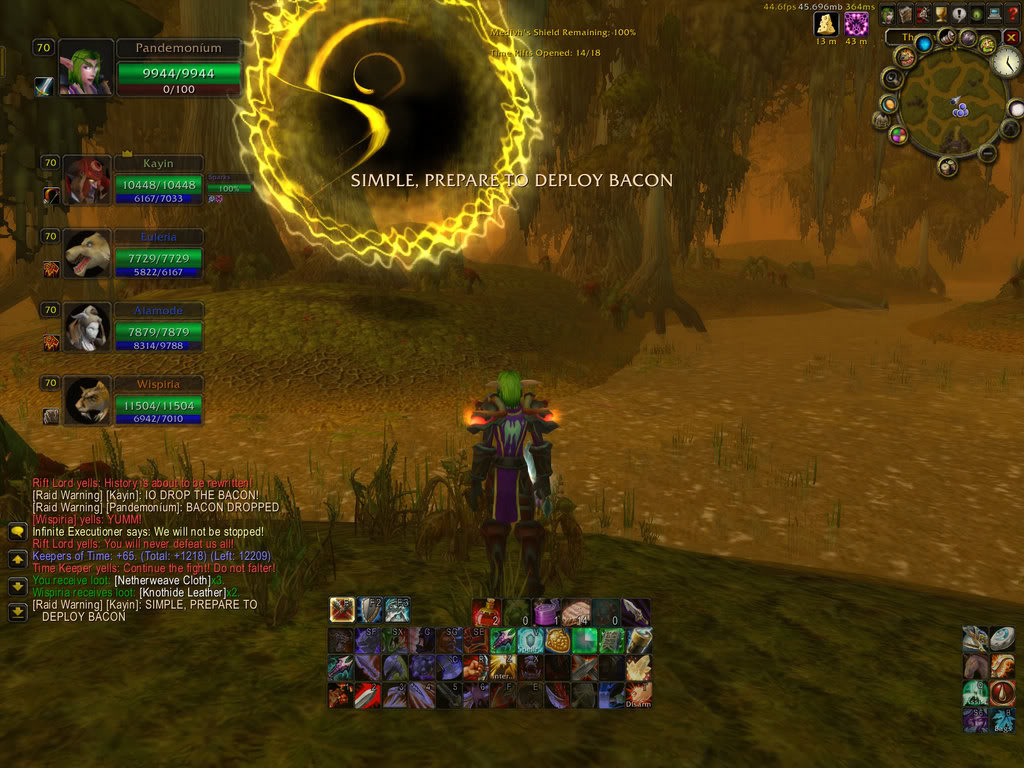Open the chat speech-bubble menu
Image resolution: width=1024 pixels, height=768 pixels.
tap(17, 534)
